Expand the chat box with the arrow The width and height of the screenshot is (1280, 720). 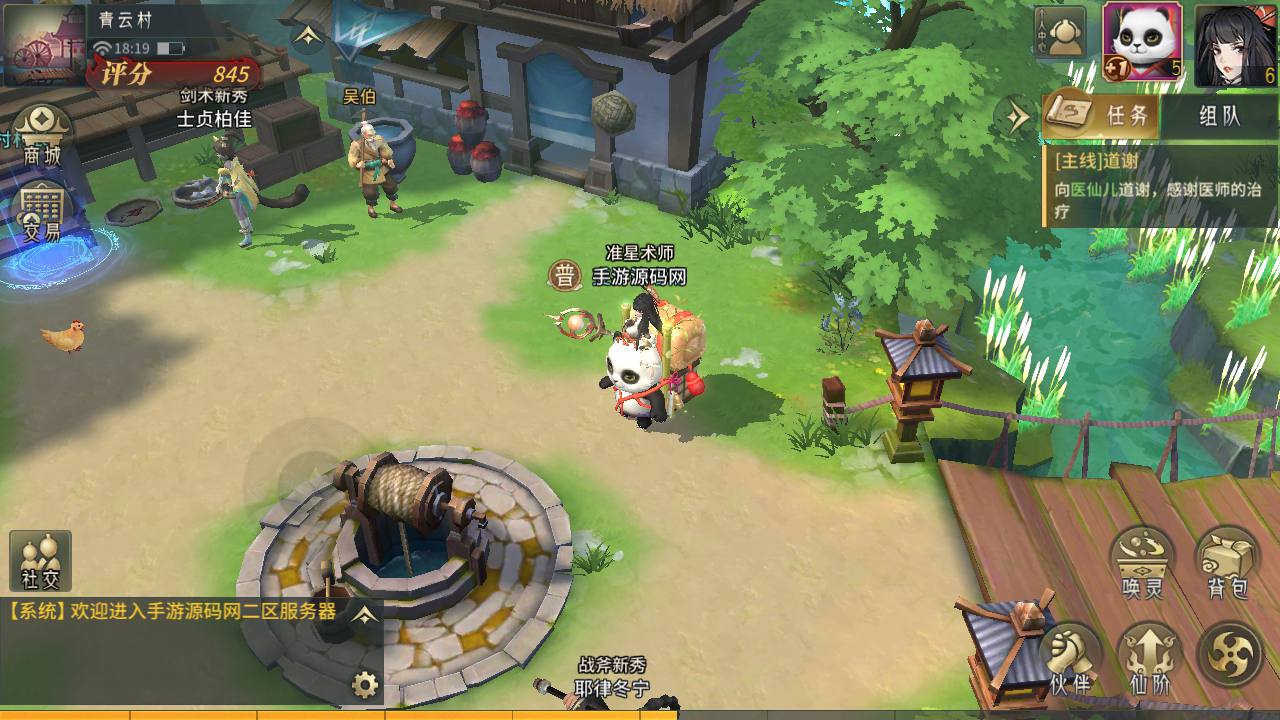[x=366, y=614]
